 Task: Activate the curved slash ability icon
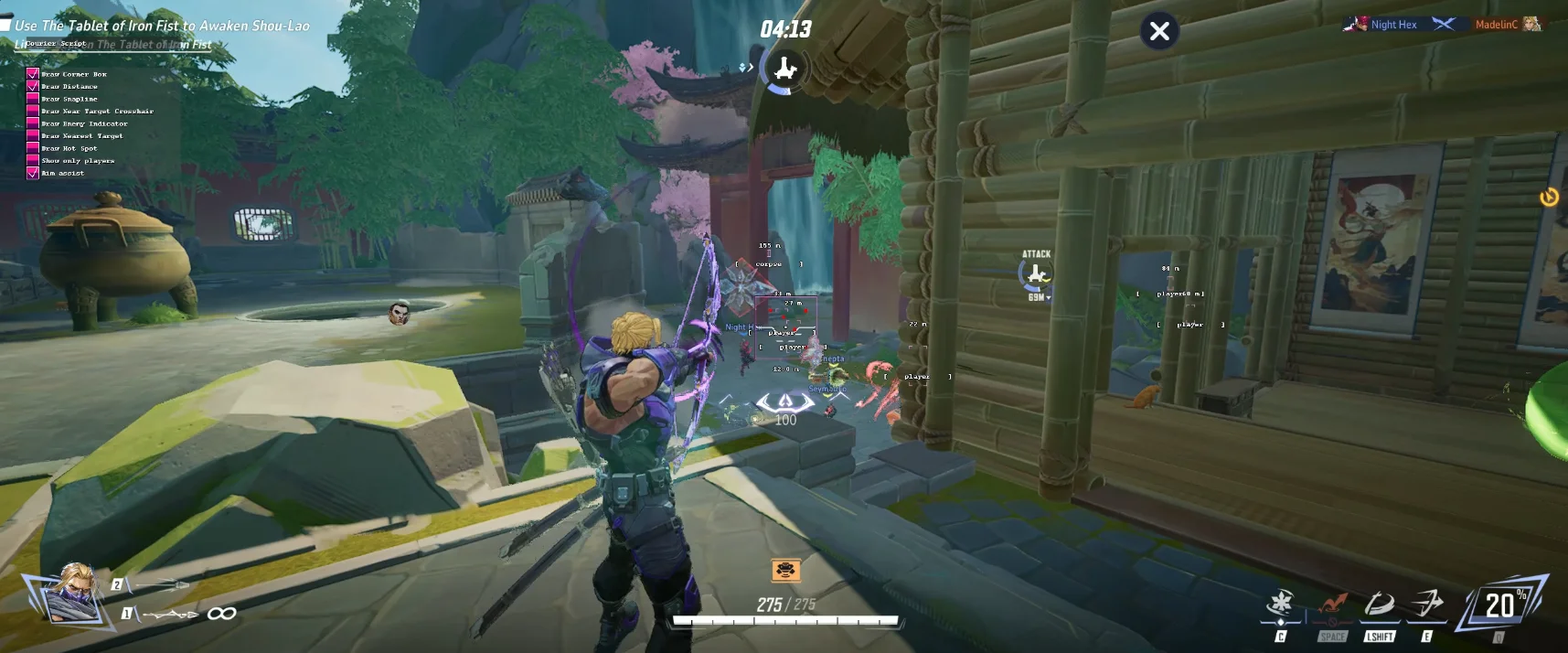(1379, 605)
